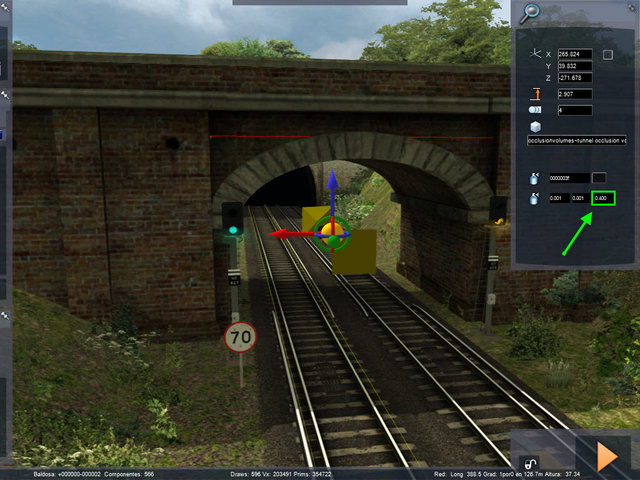Click the white cube object icon
The width and height of the screenshot is (640, 480).
pyautogui.click(x=536, y=127)
